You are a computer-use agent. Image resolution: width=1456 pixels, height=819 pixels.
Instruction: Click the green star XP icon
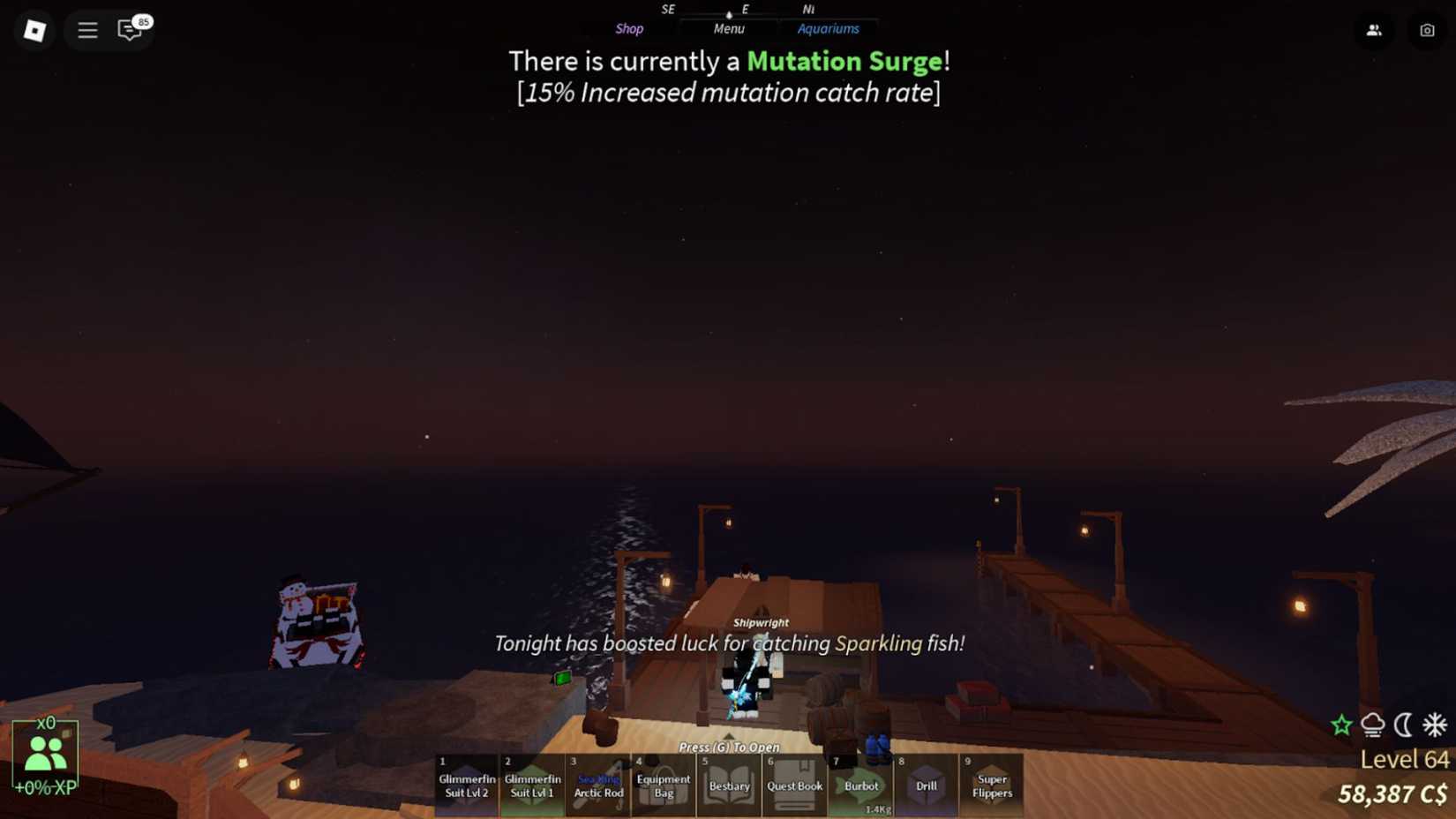(x=1341, y=725)
